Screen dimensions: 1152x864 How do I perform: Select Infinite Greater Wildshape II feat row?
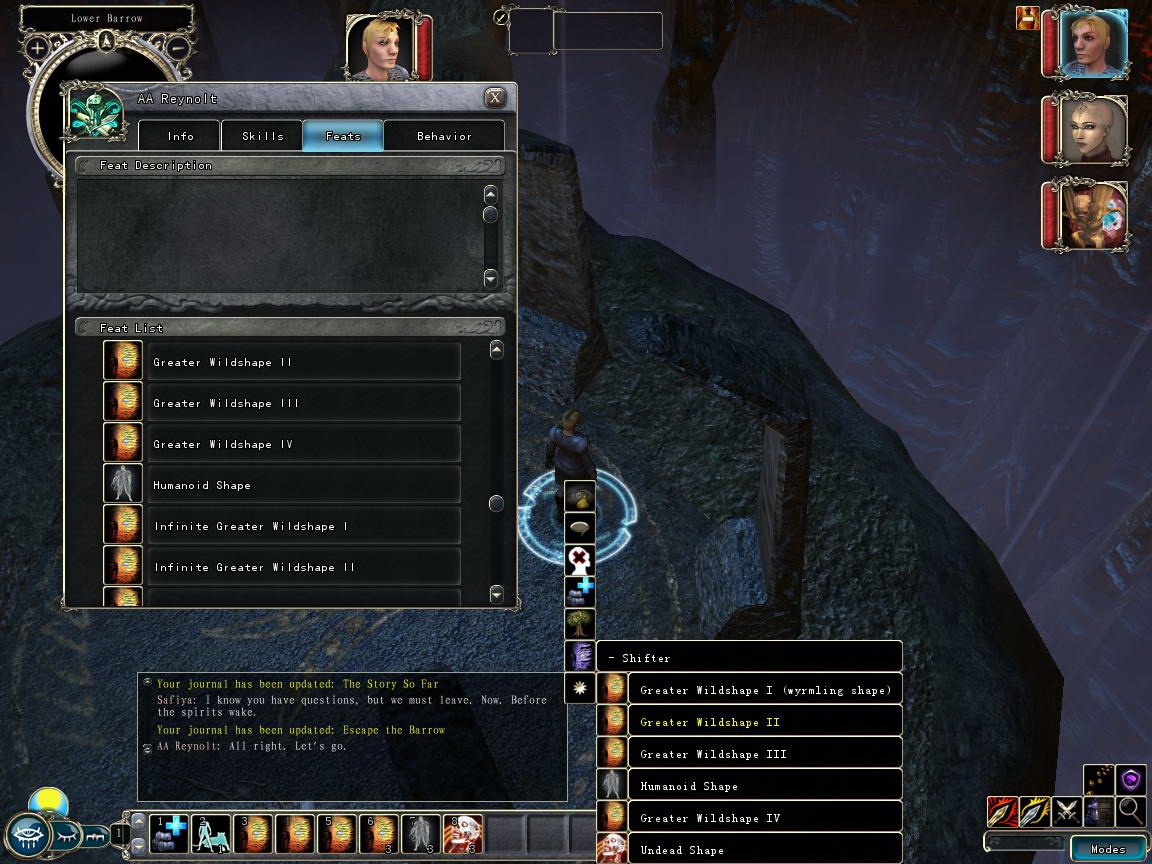click(304, 567)
